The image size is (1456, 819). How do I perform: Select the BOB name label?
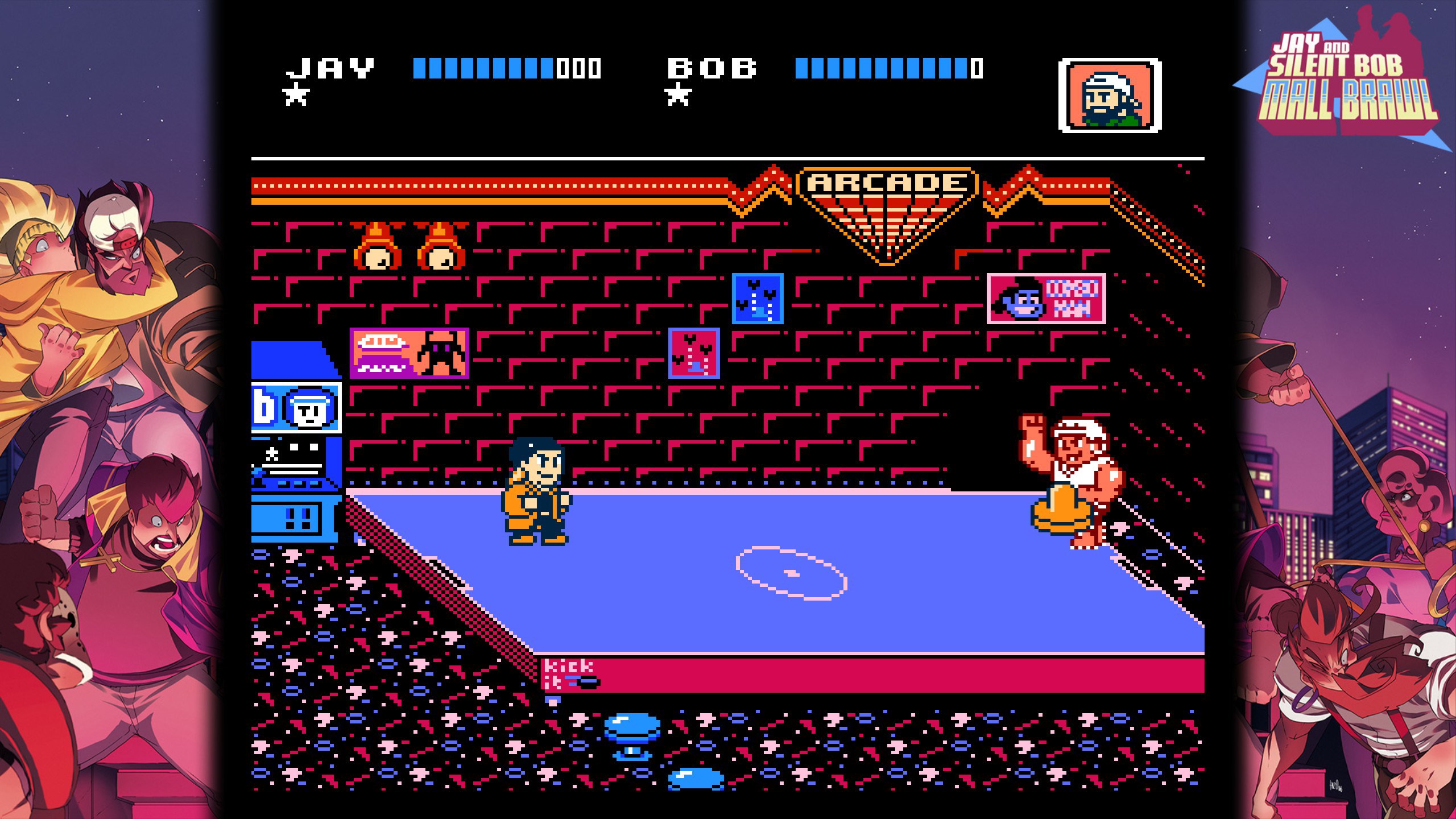coord(713,67)
